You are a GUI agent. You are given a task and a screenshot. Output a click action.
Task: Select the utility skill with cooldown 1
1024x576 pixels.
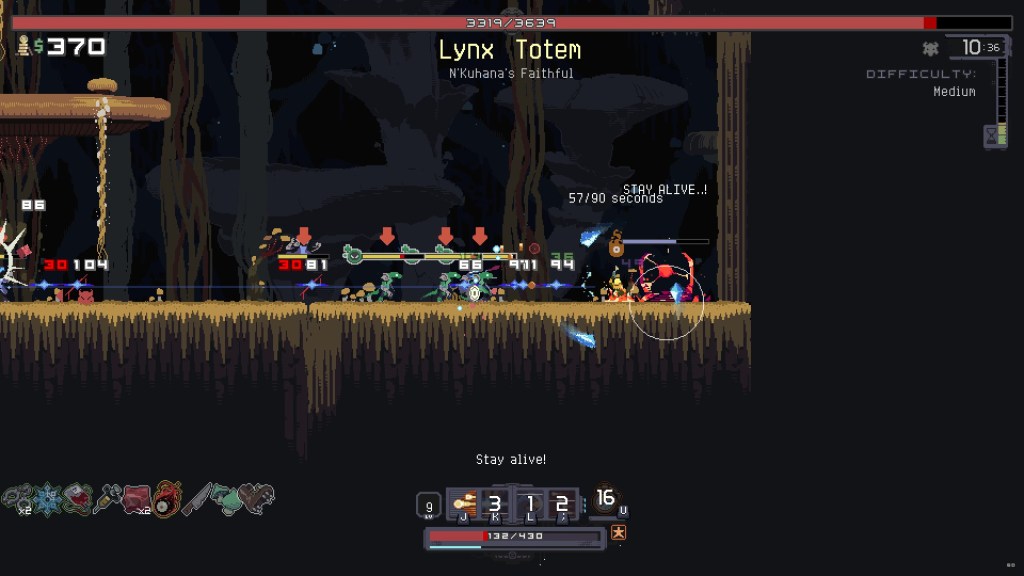tap(530, 504)
